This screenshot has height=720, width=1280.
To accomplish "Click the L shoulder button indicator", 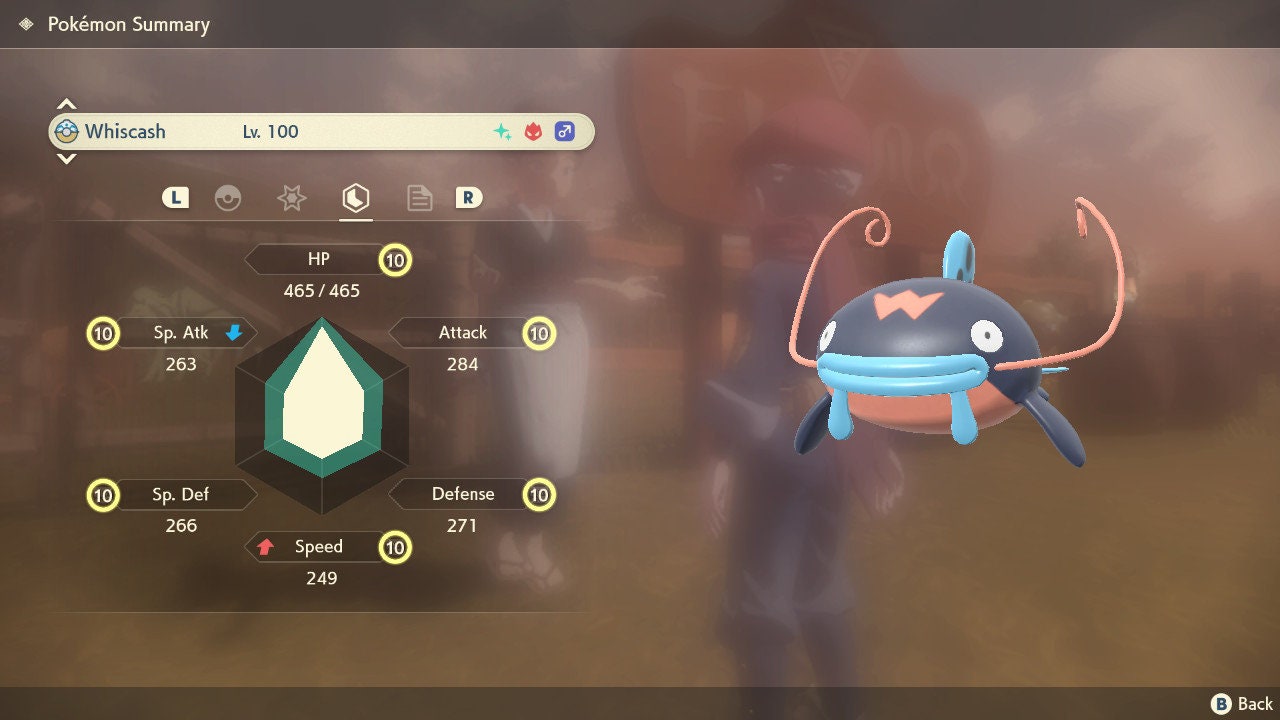I will (175, 198).
